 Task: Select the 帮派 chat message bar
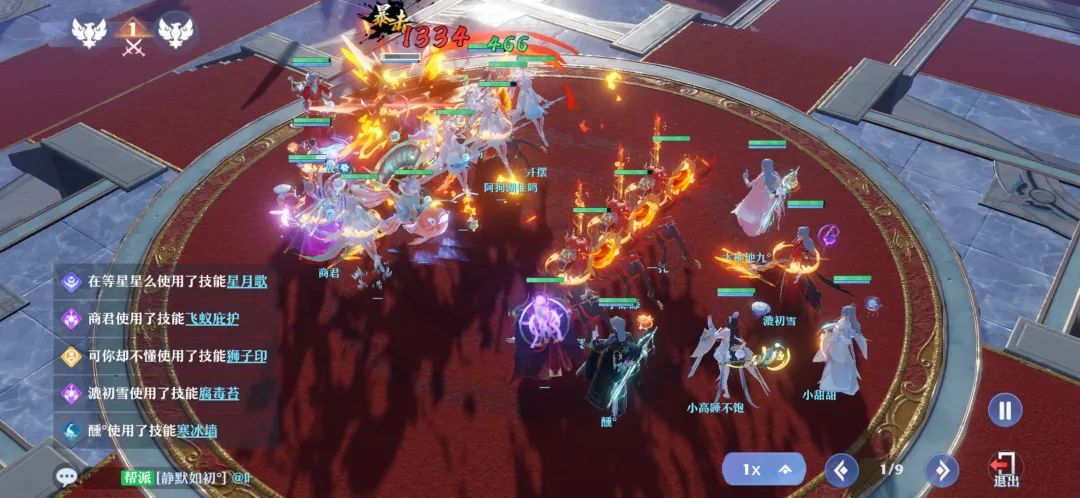[x=190, y=478]
